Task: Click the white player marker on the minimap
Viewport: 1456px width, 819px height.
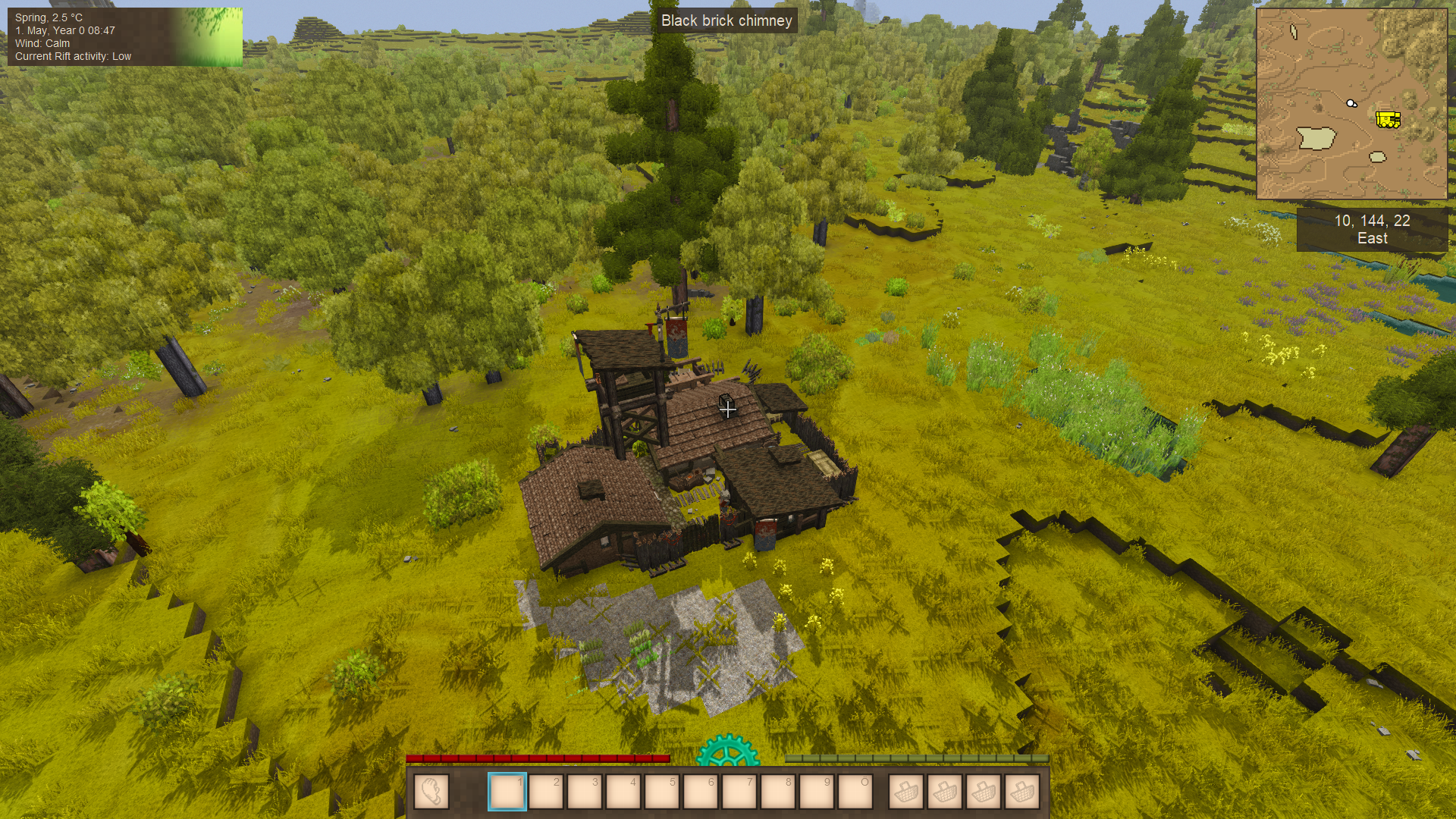Action: [x=1351, y=103]
